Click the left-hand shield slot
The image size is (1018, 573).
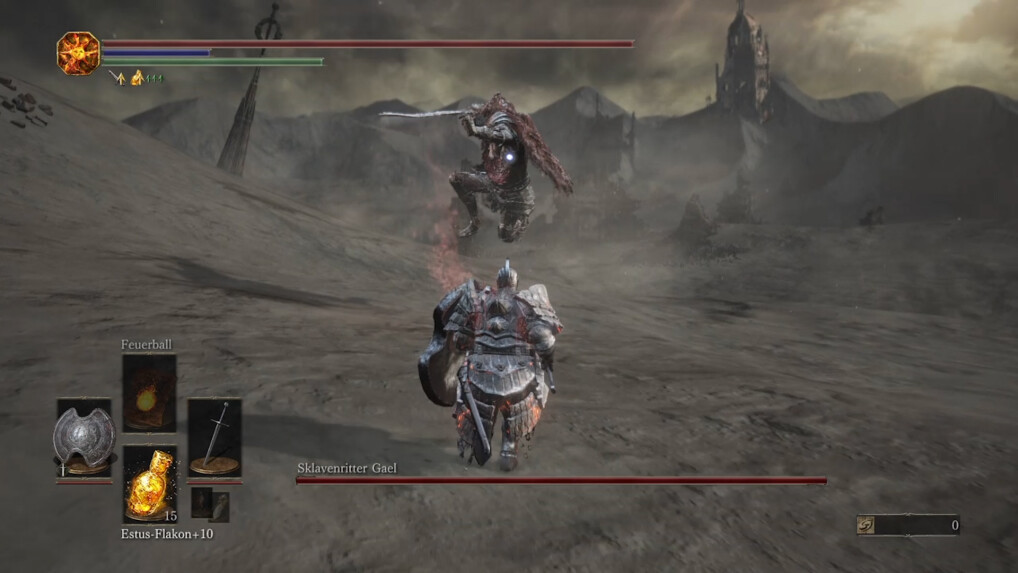point(85,438)
